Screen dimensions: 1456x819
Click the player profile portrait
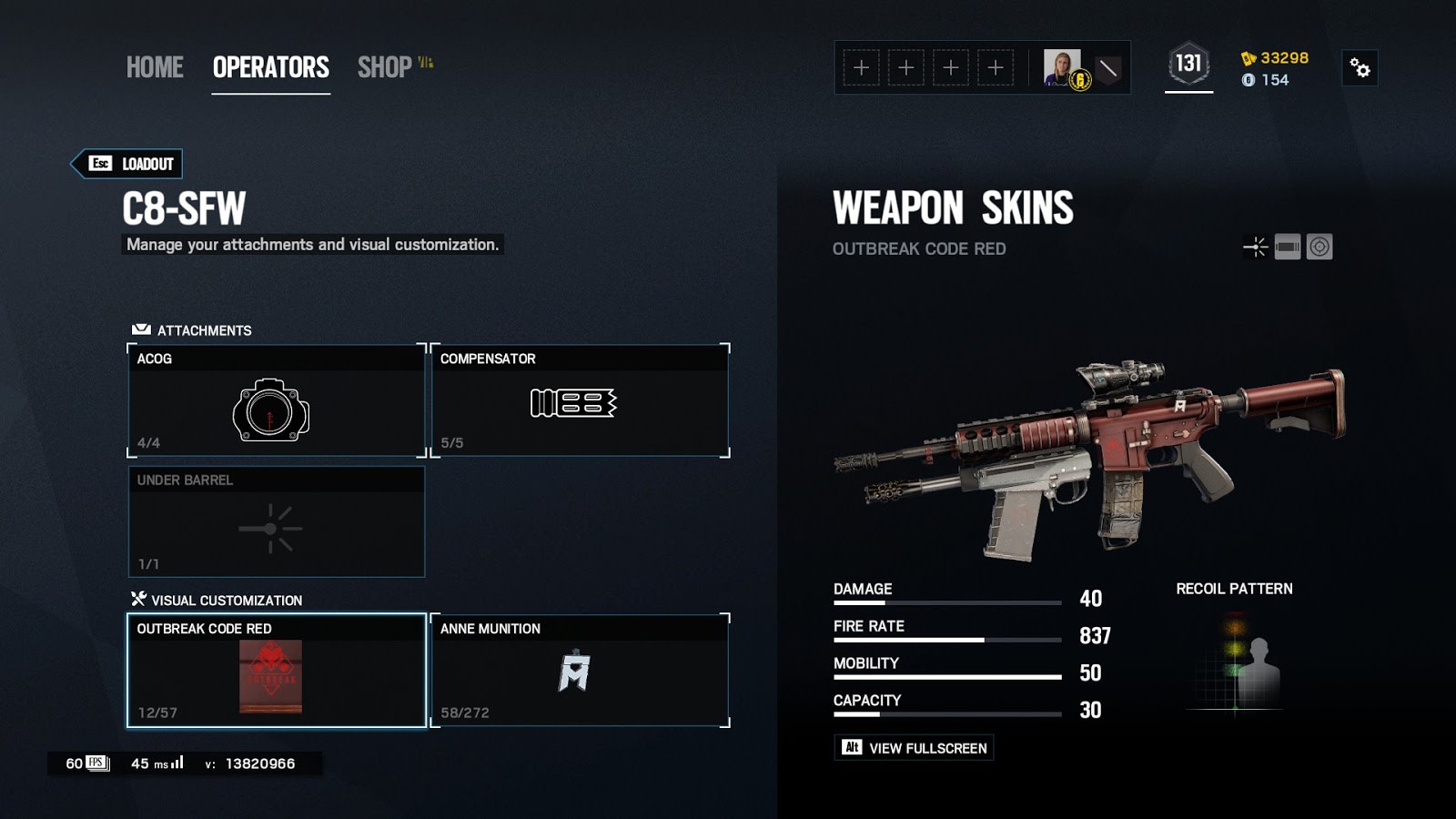pyautogui.click(x=1062, y=68)
